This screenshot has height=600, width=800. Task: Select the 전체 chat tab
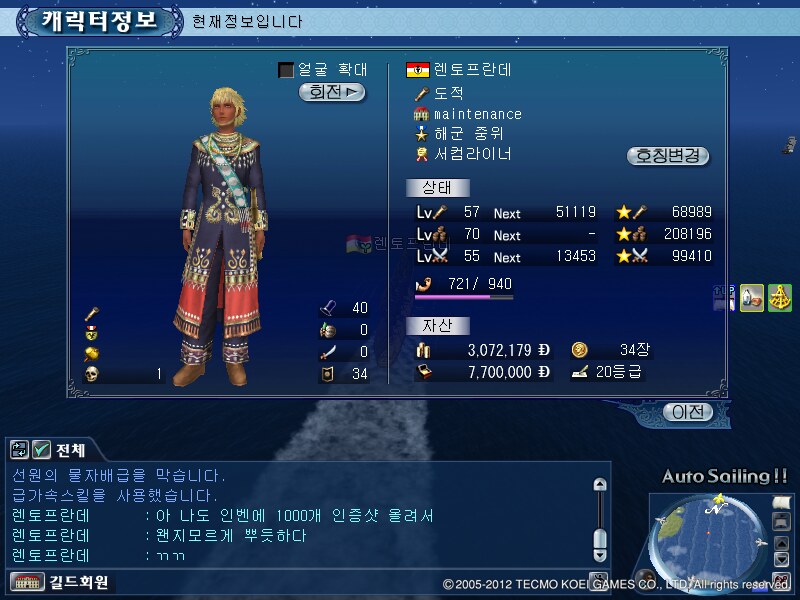click(x=70, y=449)
